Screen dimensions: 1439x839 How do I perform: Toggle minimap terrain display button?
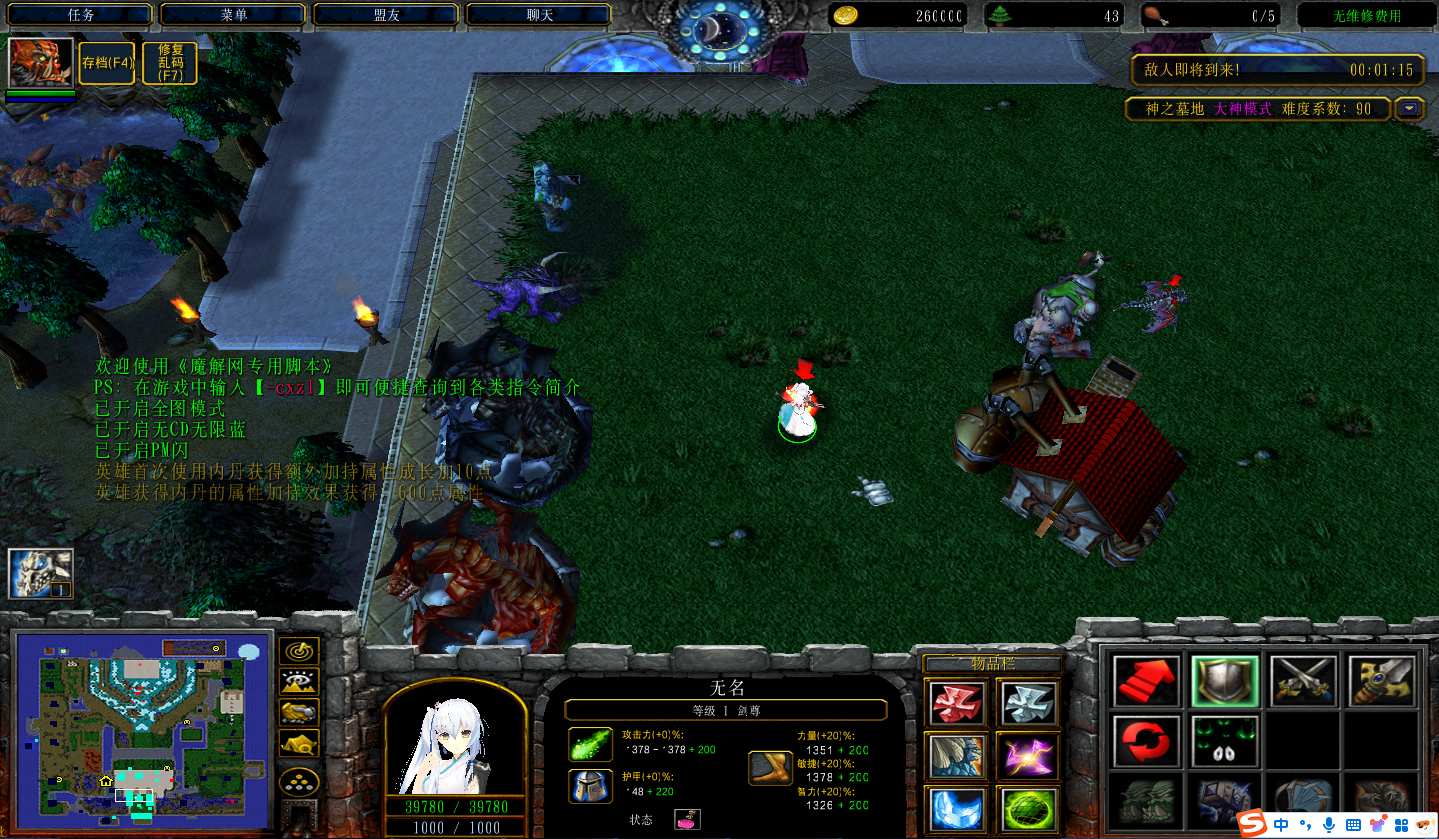[298, 682]
